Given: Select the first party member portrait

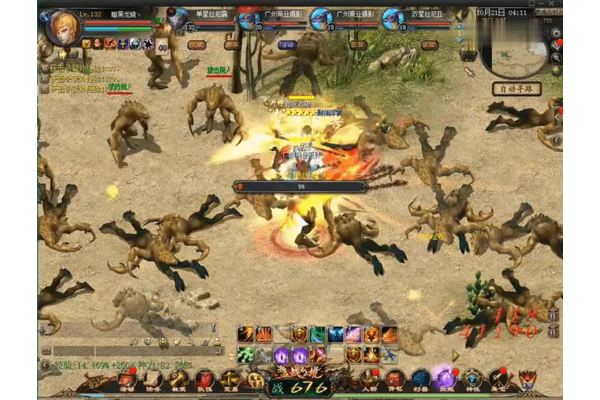Looking at the screenshot, I should click(x=179, y=18).
